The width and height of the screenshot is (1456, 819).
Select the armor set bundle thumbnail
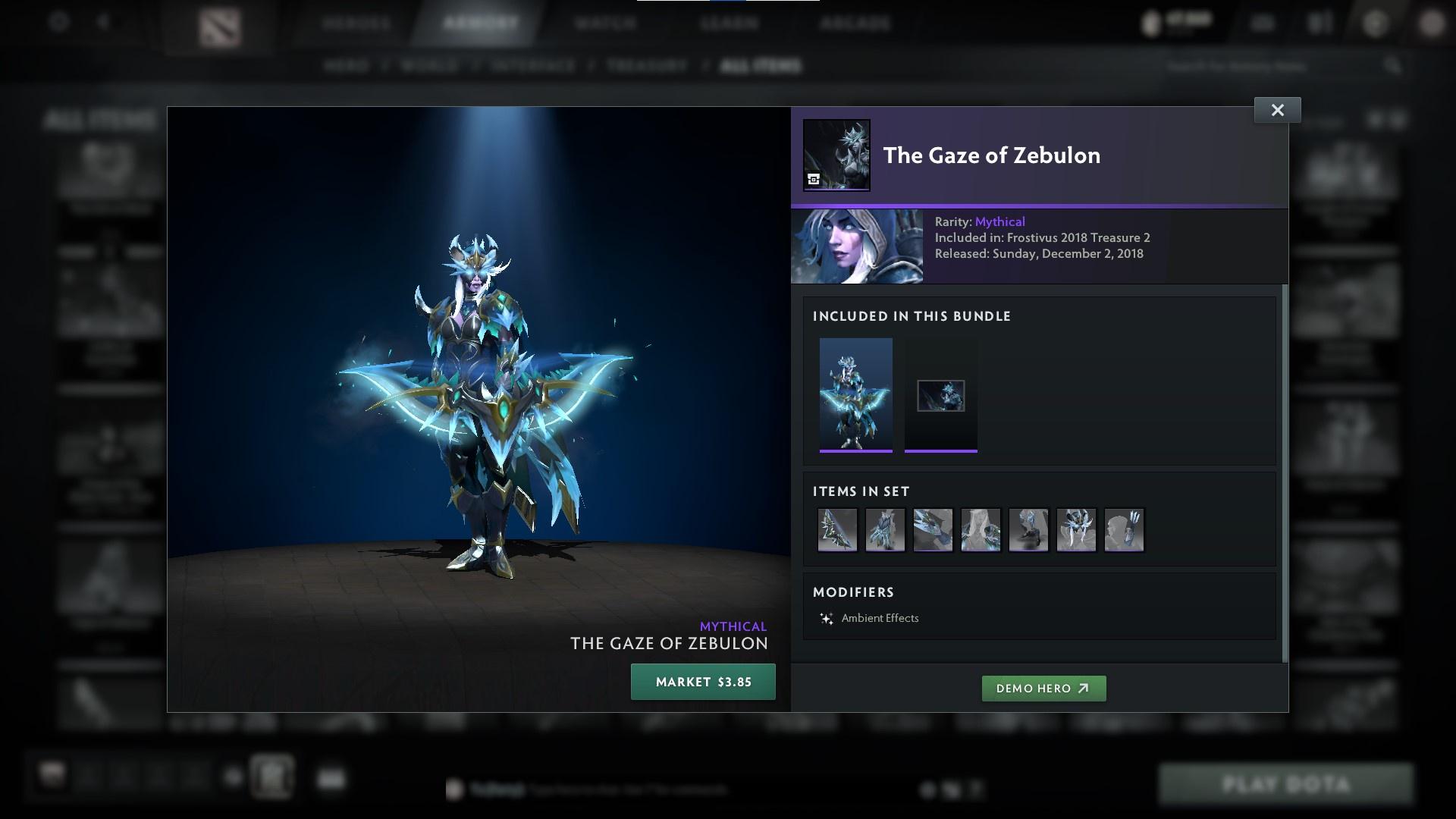pos(856,394)
